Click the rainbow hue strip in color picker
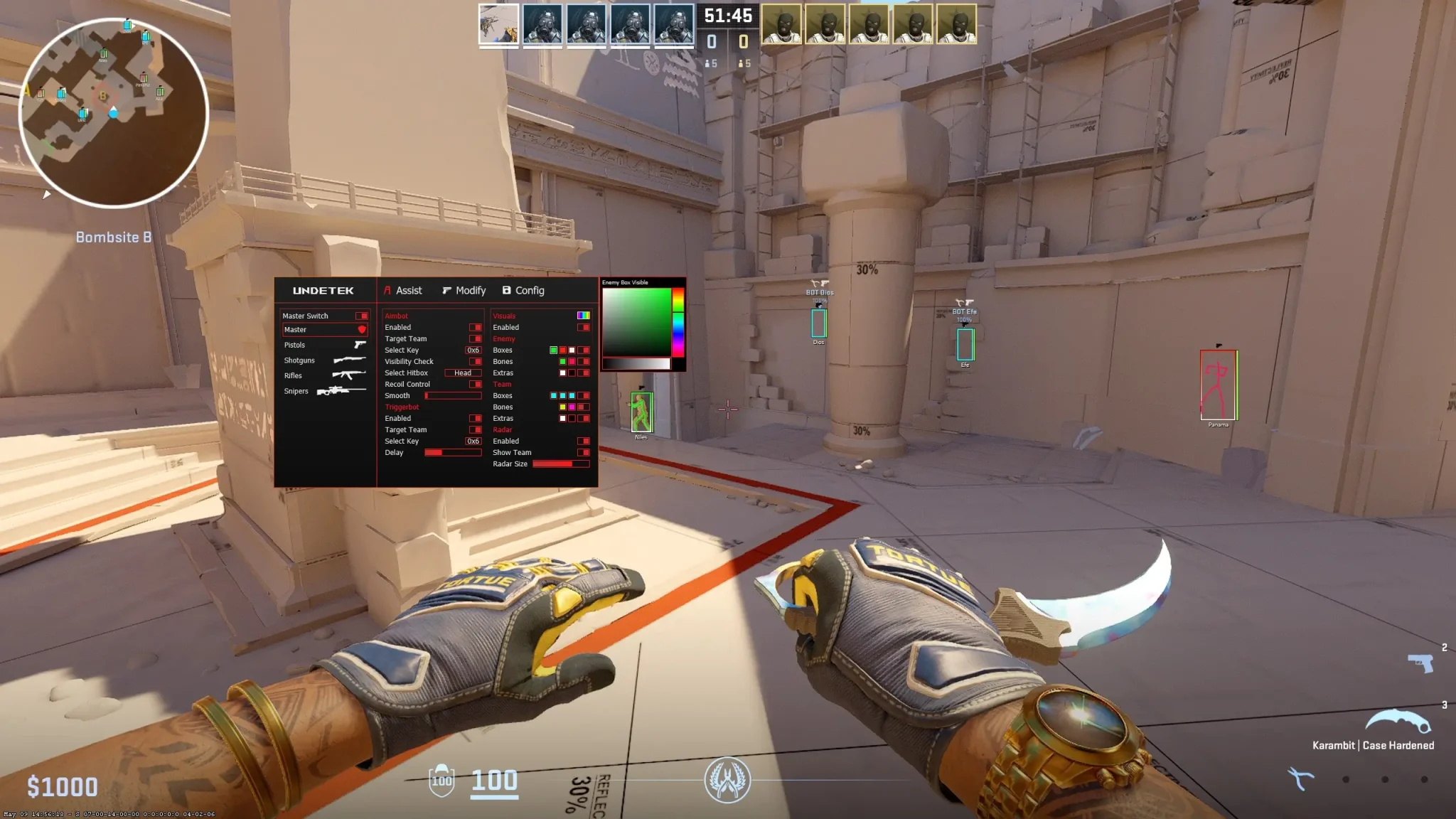The width and height of the screenshot is (1456, 819). 678,321
